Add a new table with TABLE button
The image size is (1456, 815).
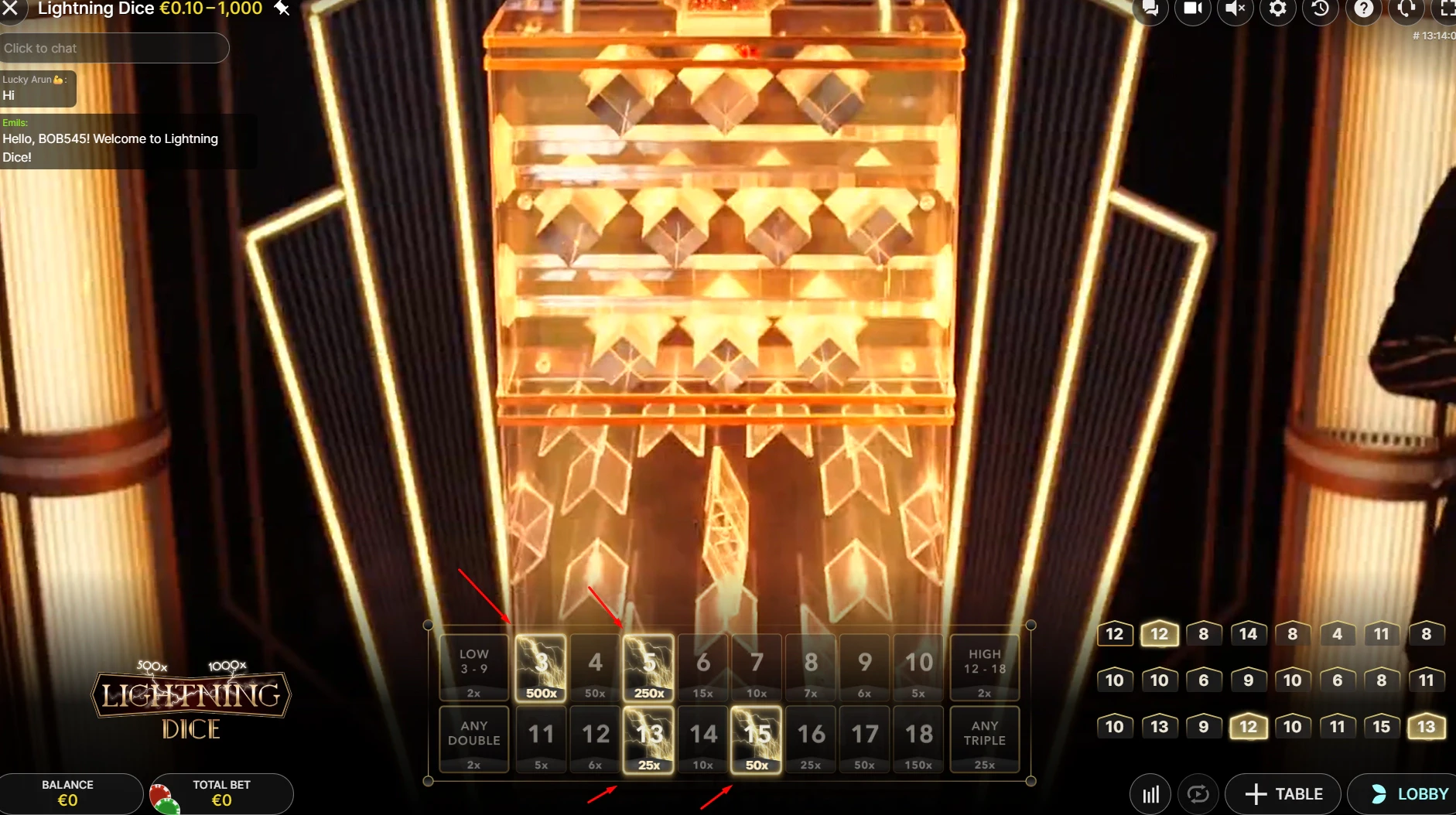pos(1283,793)
